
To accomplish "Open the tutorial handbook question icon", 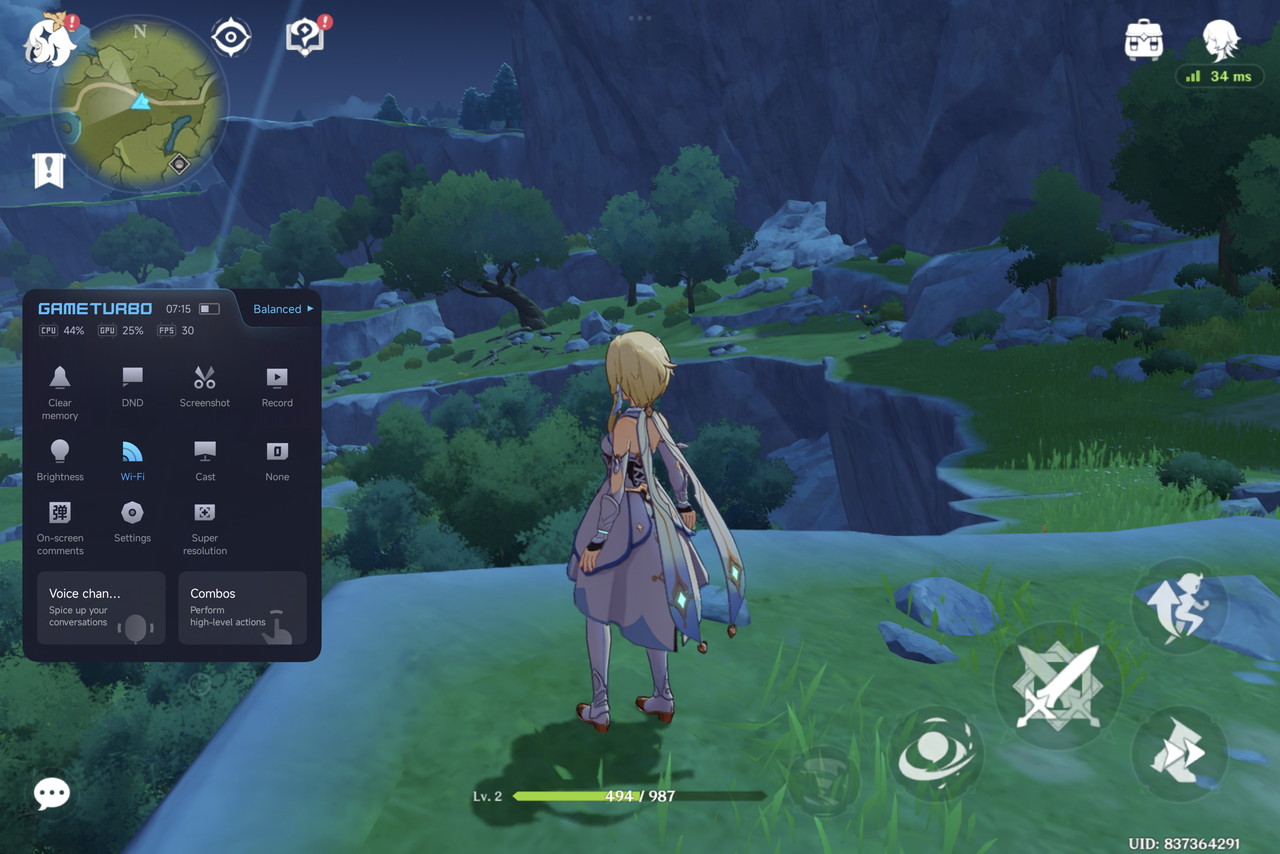I will tap(305, 38).
